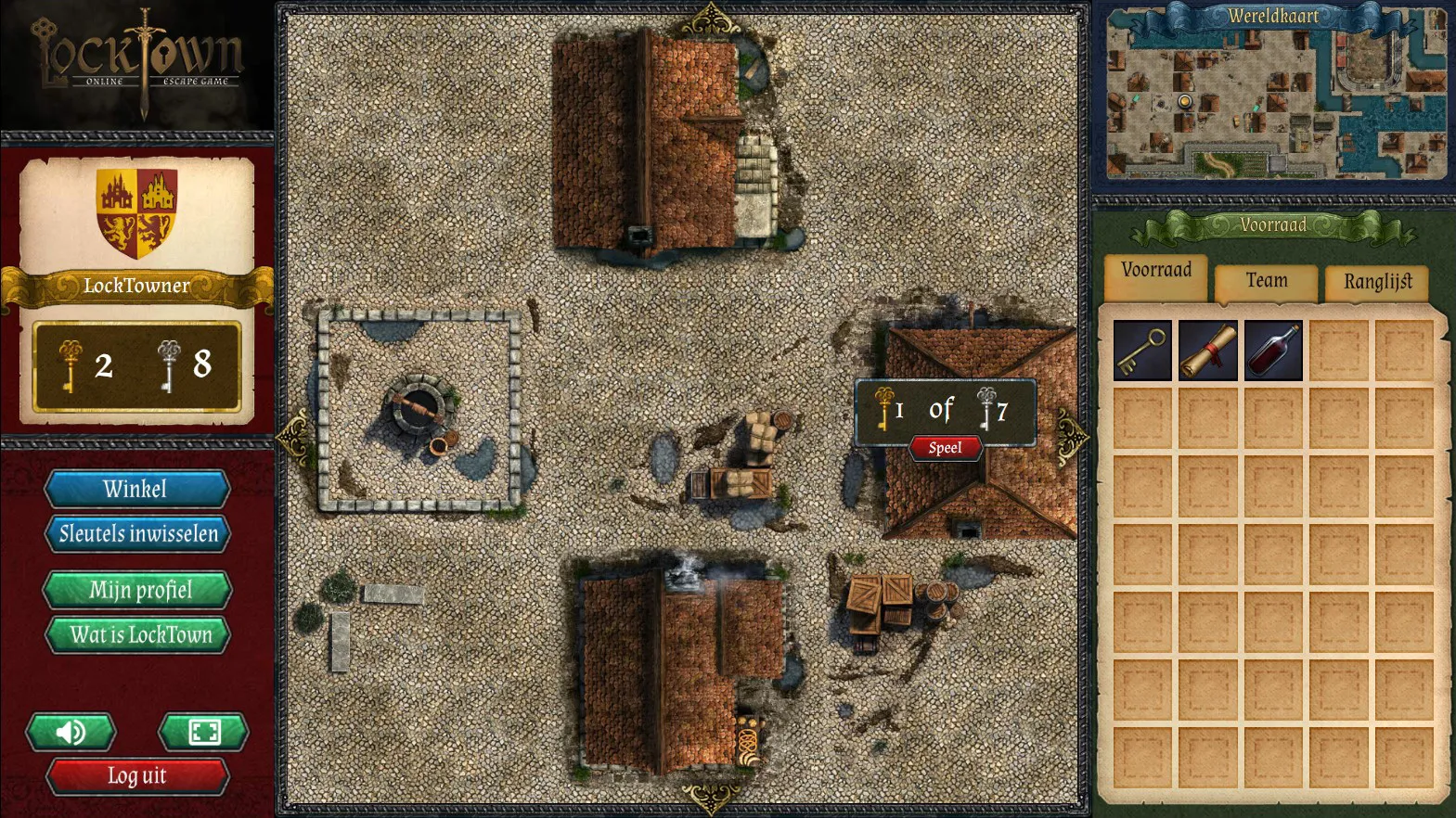
Task: Open Mijn profiel
Action: pyautogui.click(x=137, y=590)
